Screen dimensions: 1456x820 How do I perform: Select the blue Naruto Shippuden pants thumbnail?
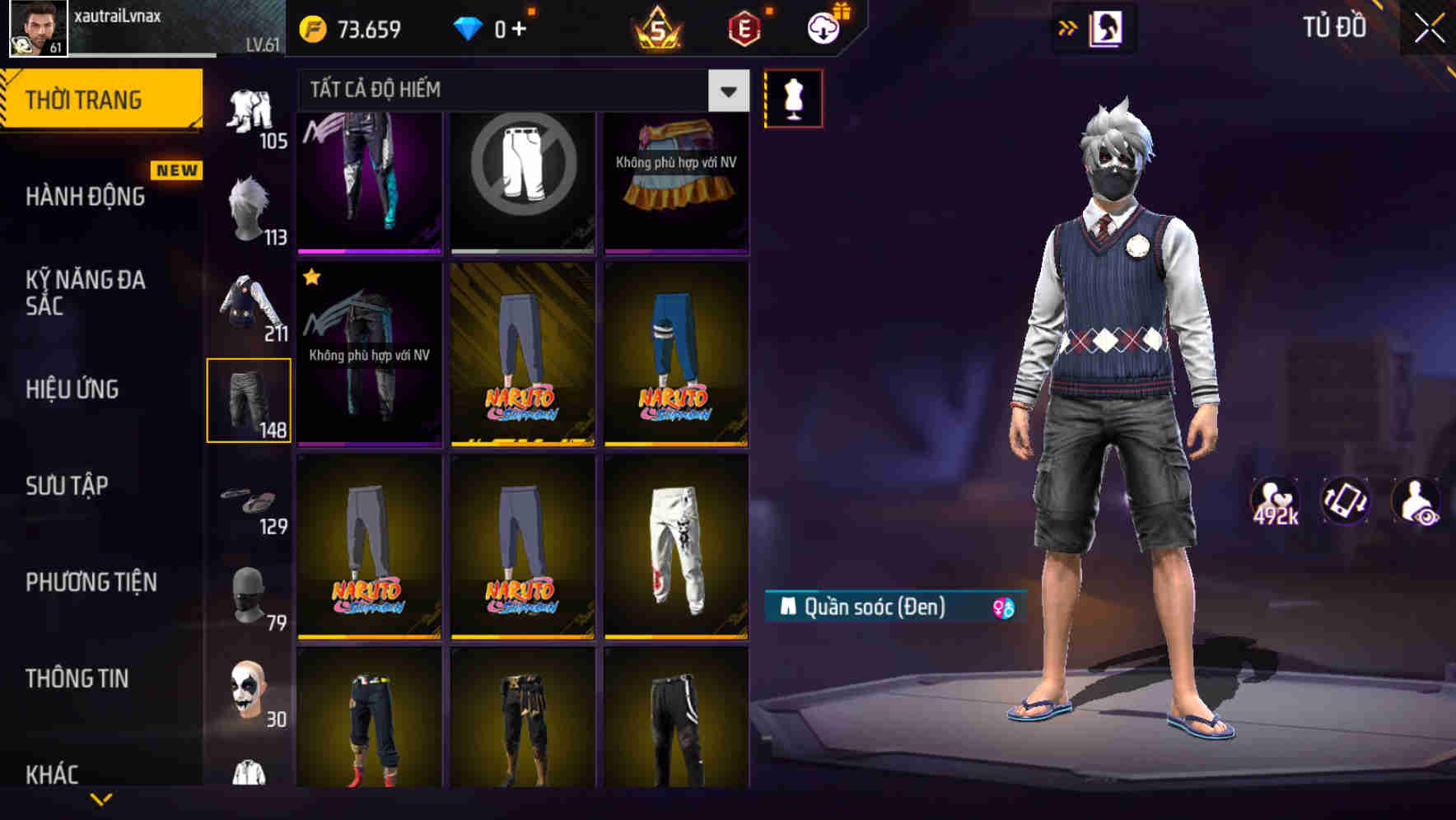[675, 354]
